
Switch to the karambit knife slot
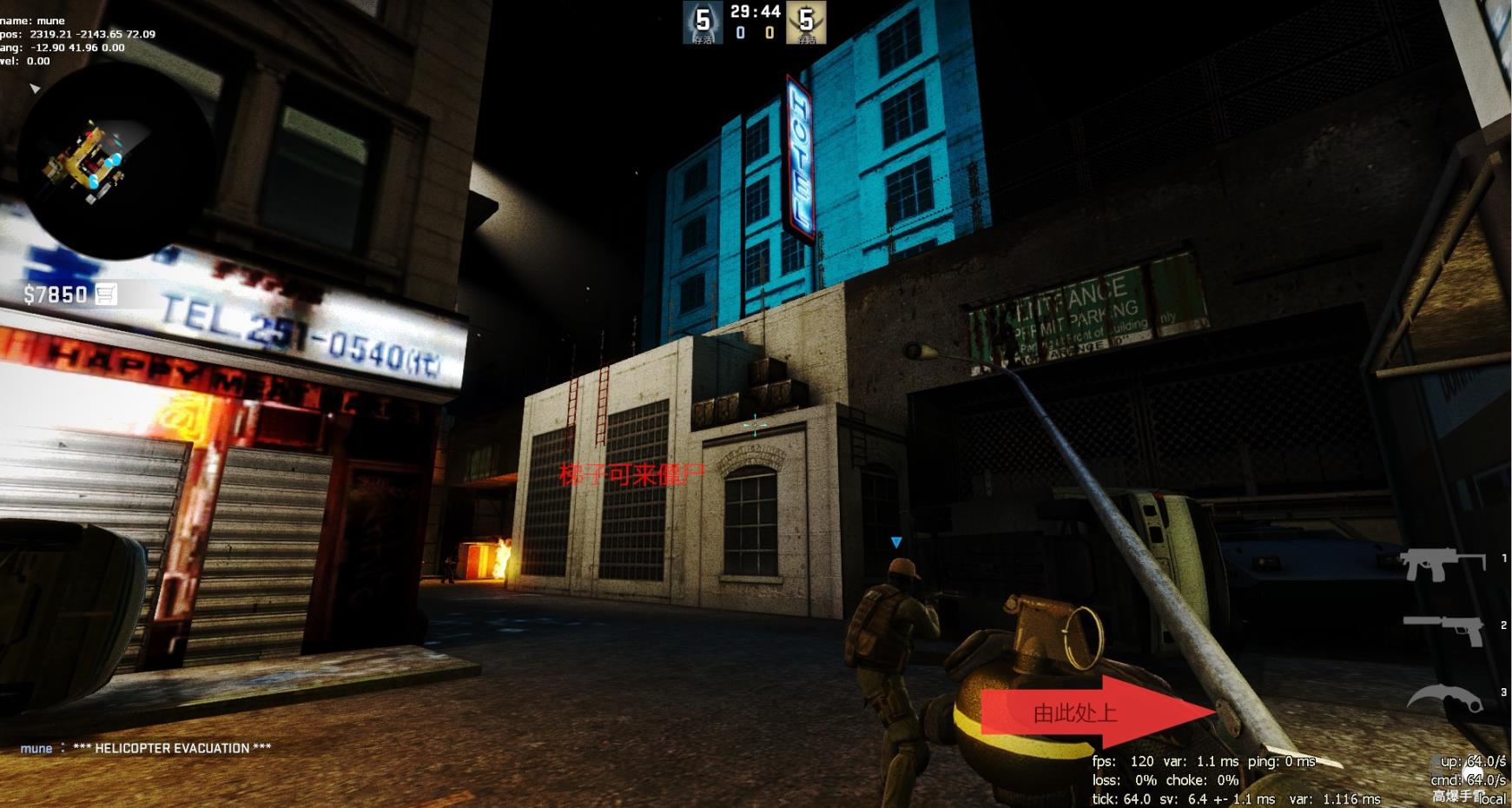coord(1443,698)
